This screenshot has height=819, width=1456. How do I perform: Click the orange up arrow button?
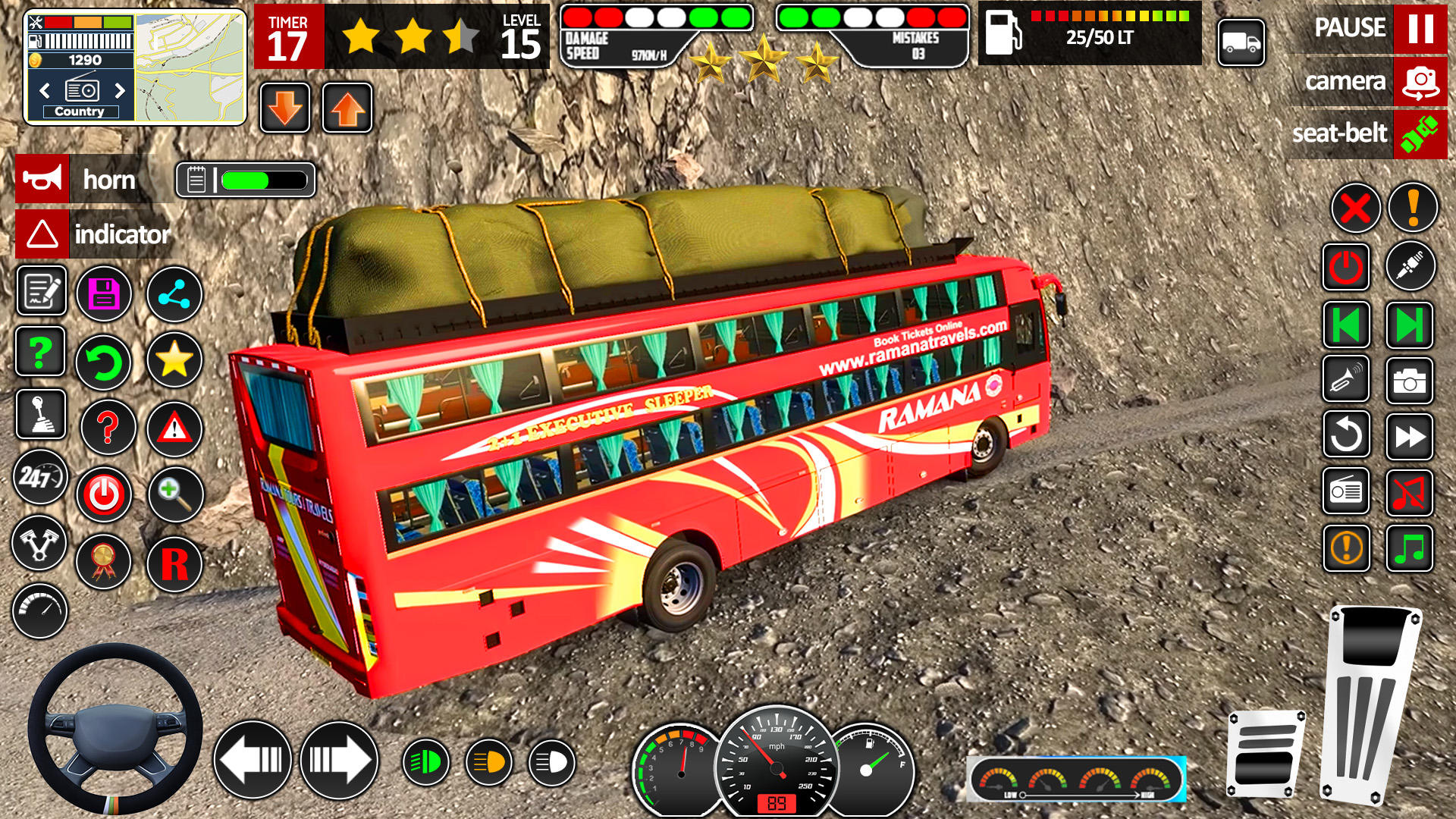tap(347, 108)
